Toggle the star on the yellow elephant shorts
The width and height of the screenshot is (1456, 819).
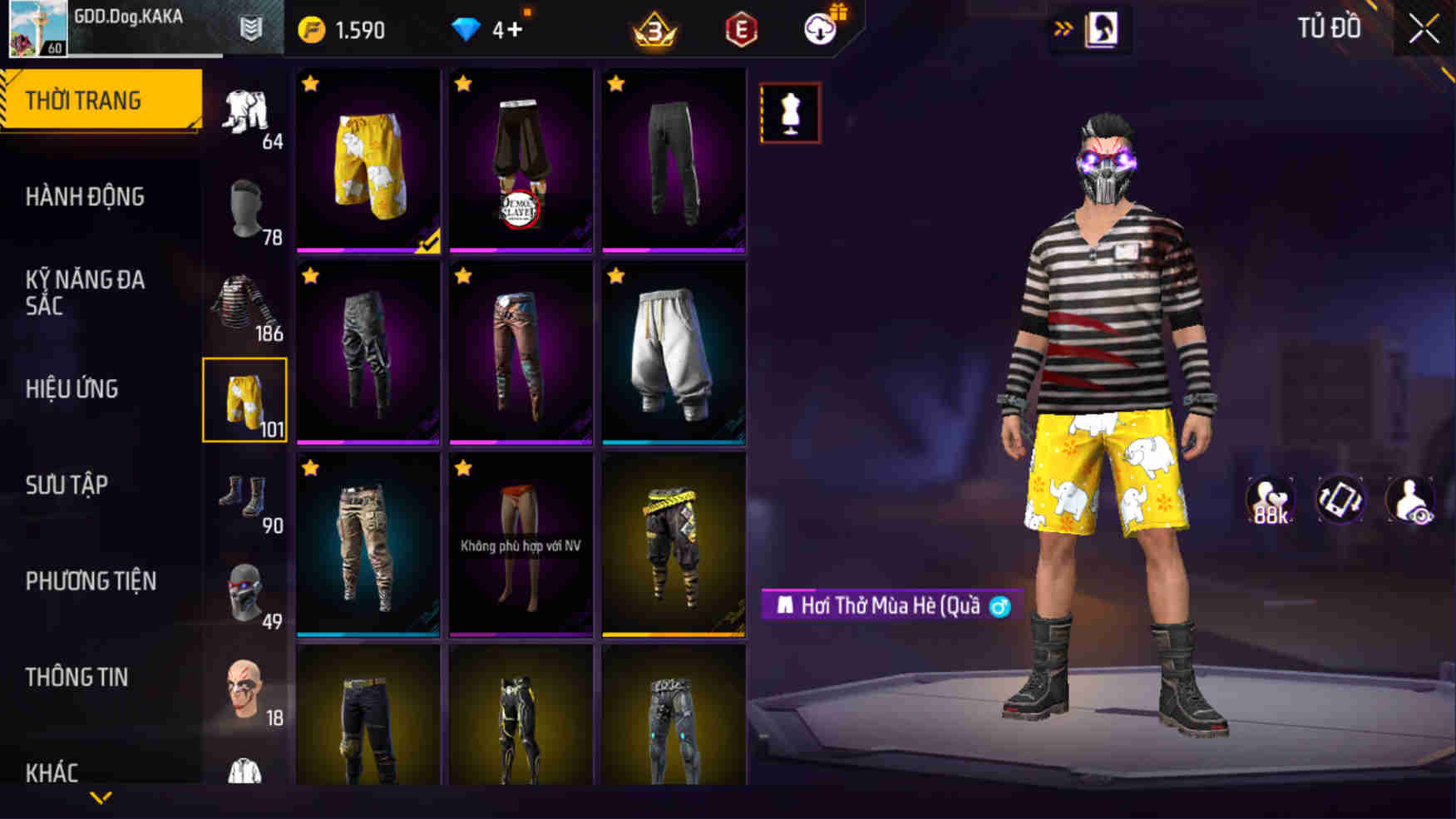(311, 83)
